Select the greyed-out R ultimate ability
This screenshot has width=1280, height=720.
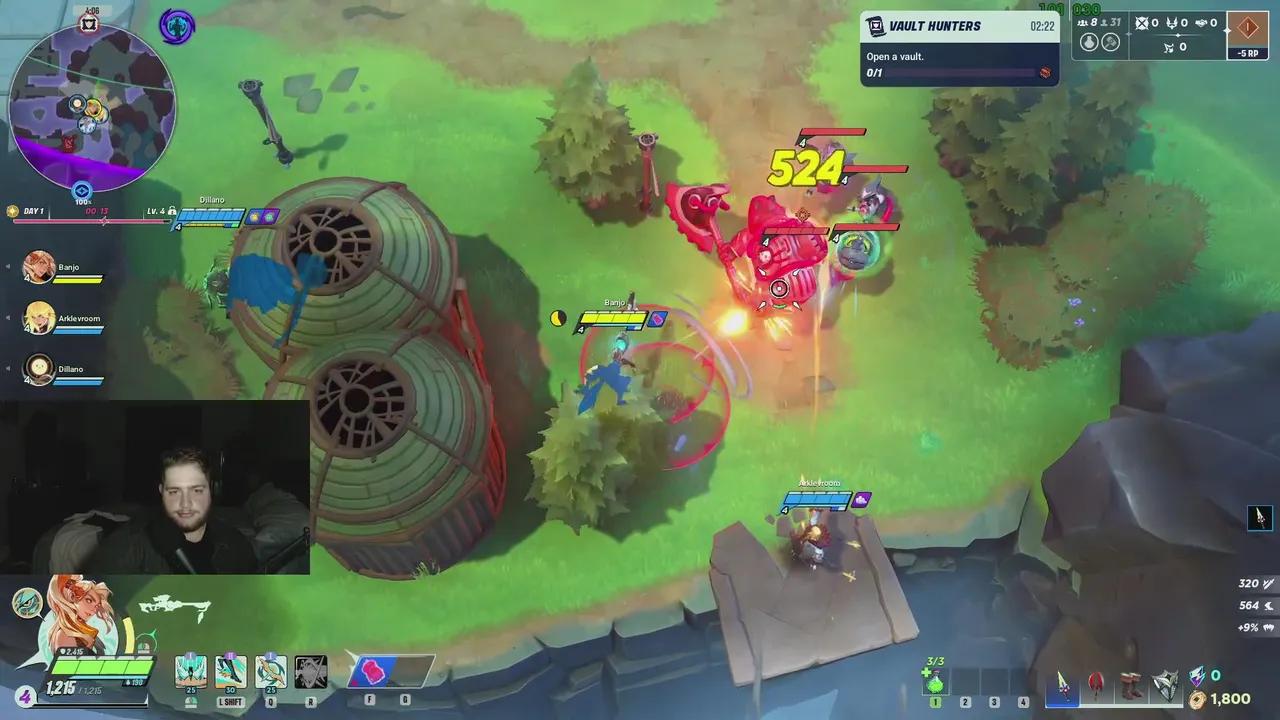(x=310, y=673)
